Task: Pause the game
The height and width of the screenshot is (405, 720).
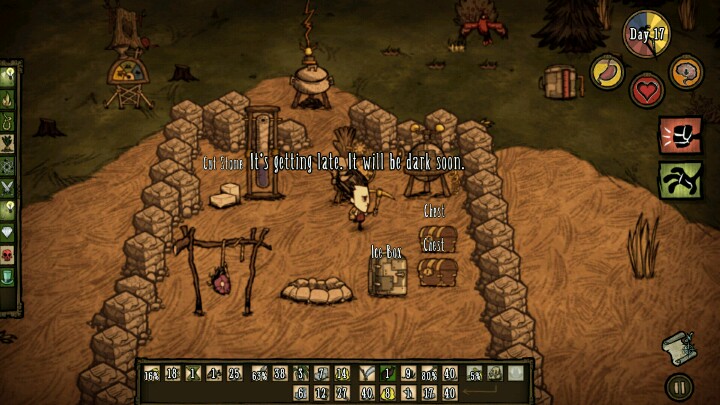Action: 678,386
